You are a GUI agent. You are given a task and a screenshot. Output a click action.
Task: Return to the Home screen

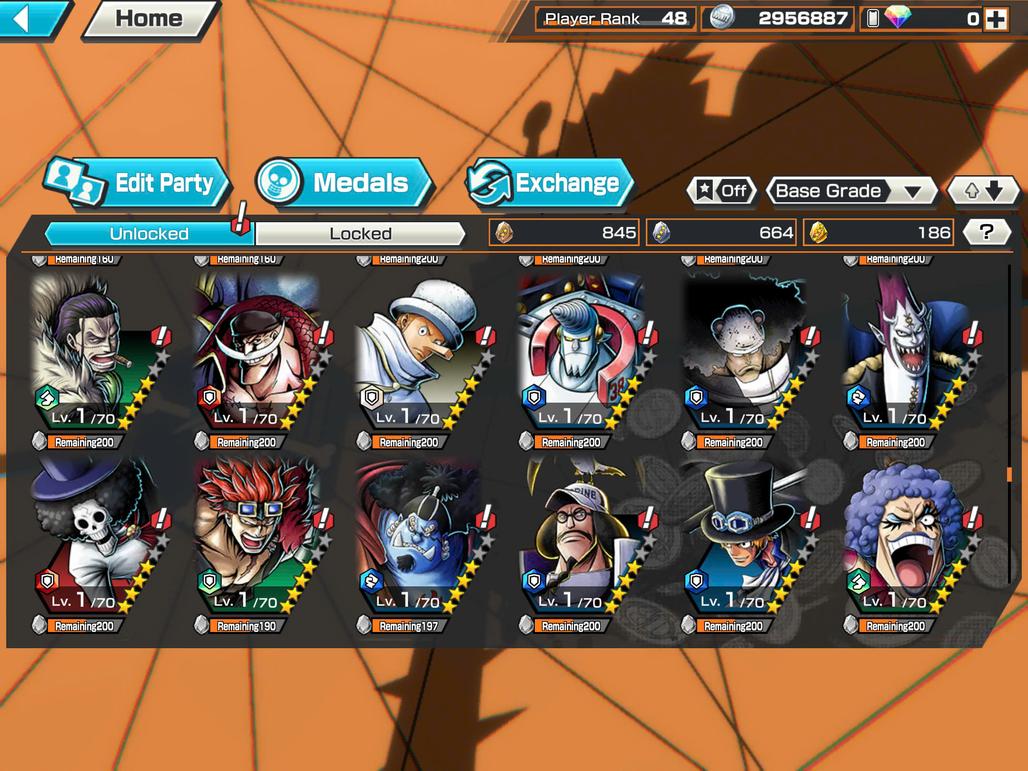[x=149, y=18]
